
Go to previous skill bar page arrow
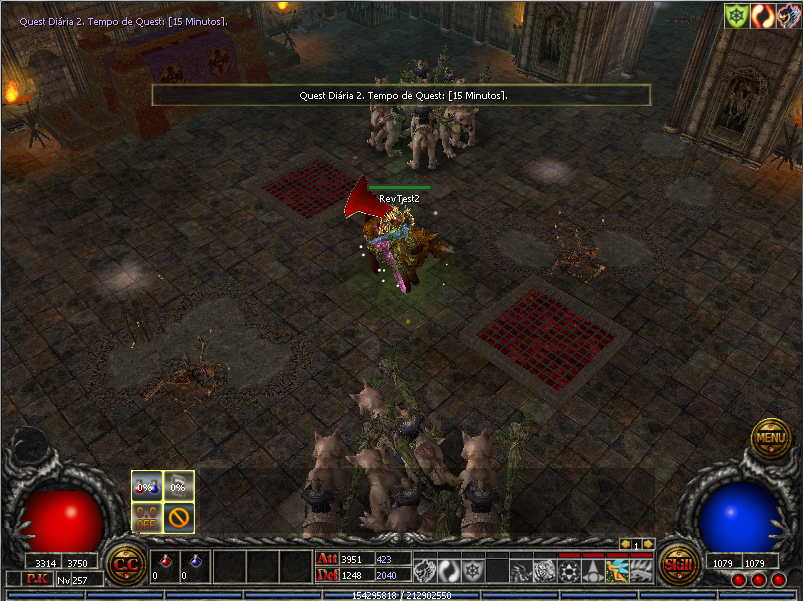(x=624, y=544)
